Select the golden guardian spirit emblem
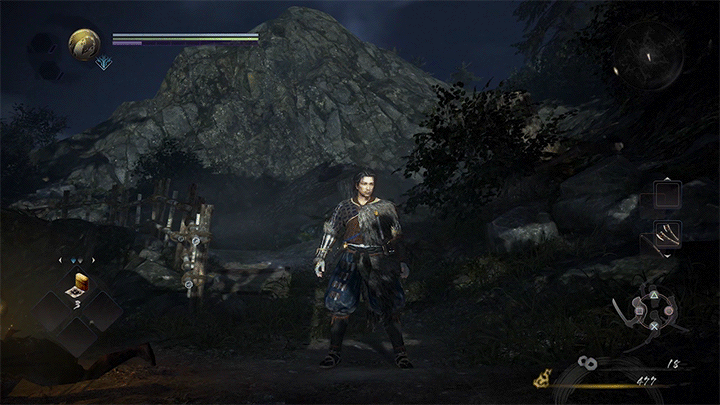Viewport: 720px width, 405px height. coord(84,43)
